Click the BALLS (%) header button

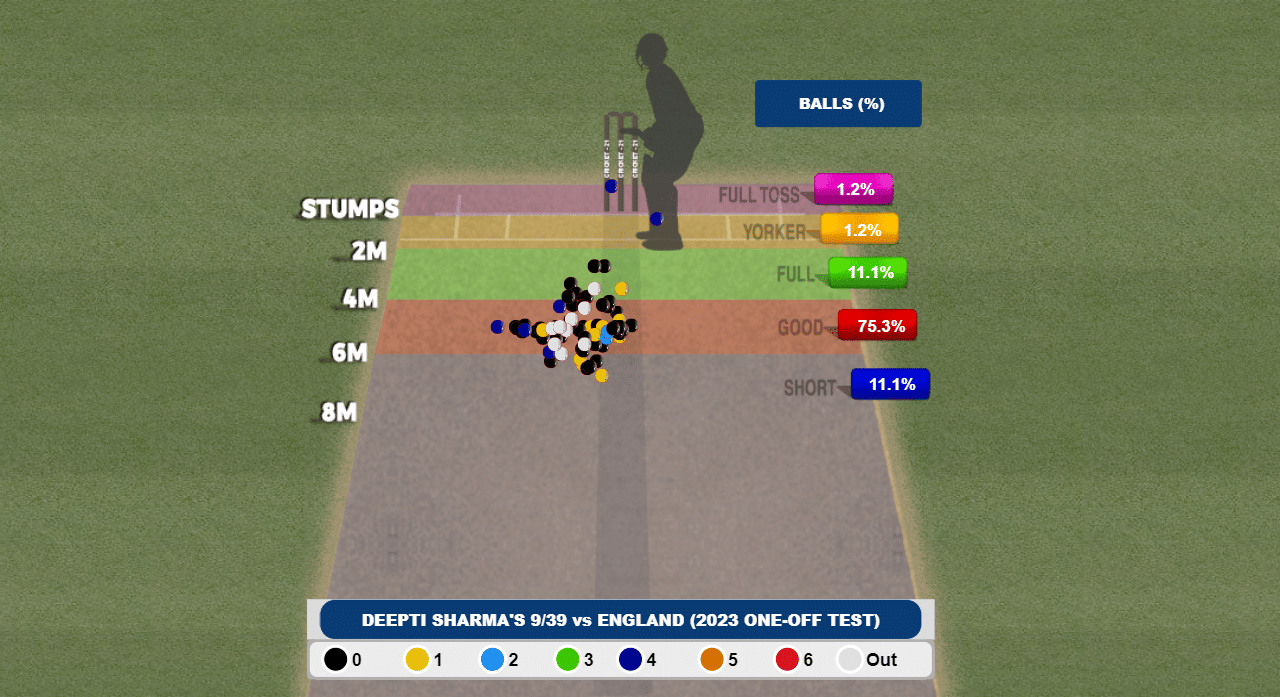click(x=838, y=104)
